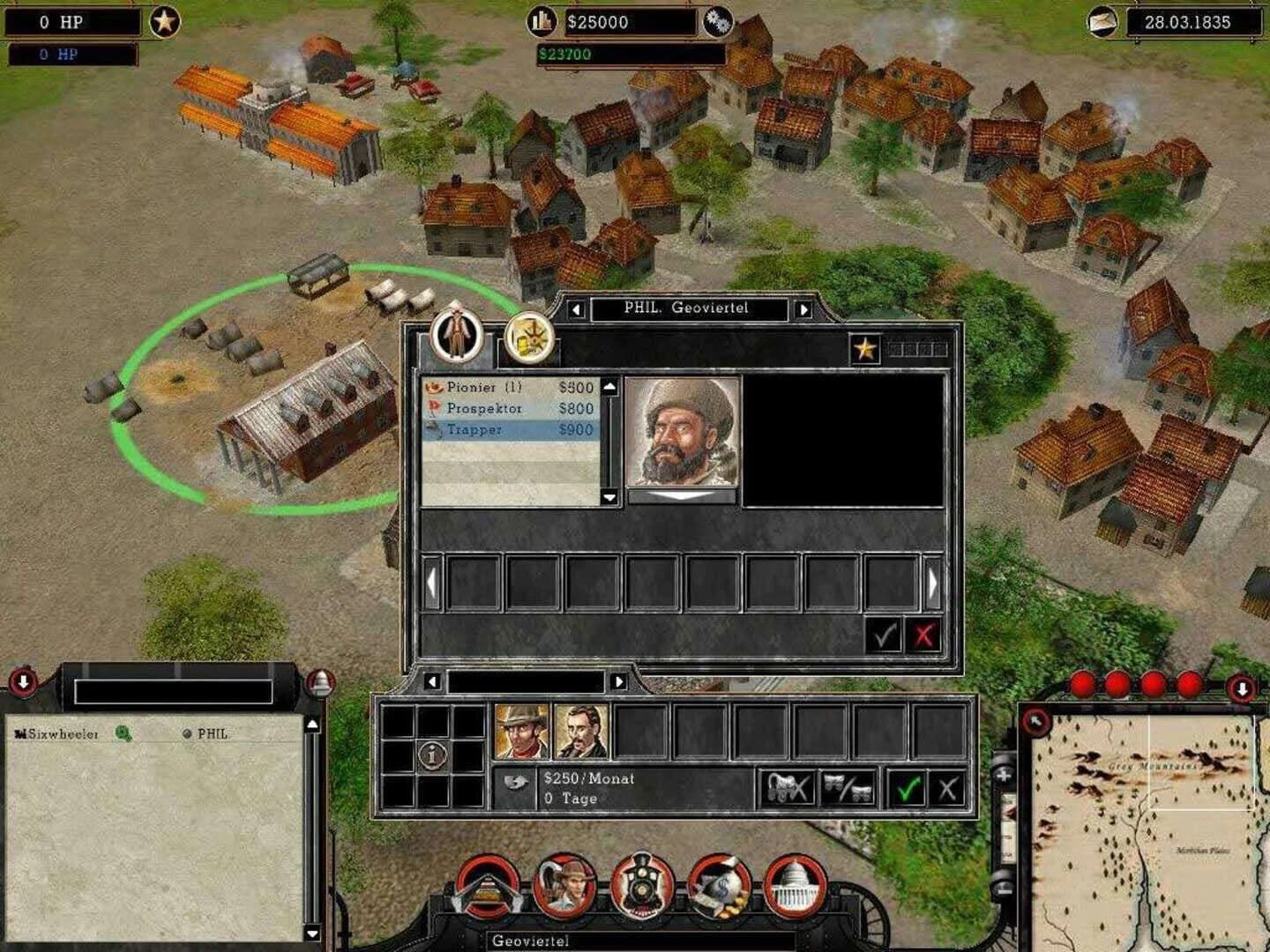Click the recruit list scrollbar down arrow
Screen dimensions: 1270x952
pyautogui.click(x=609, y=497)
